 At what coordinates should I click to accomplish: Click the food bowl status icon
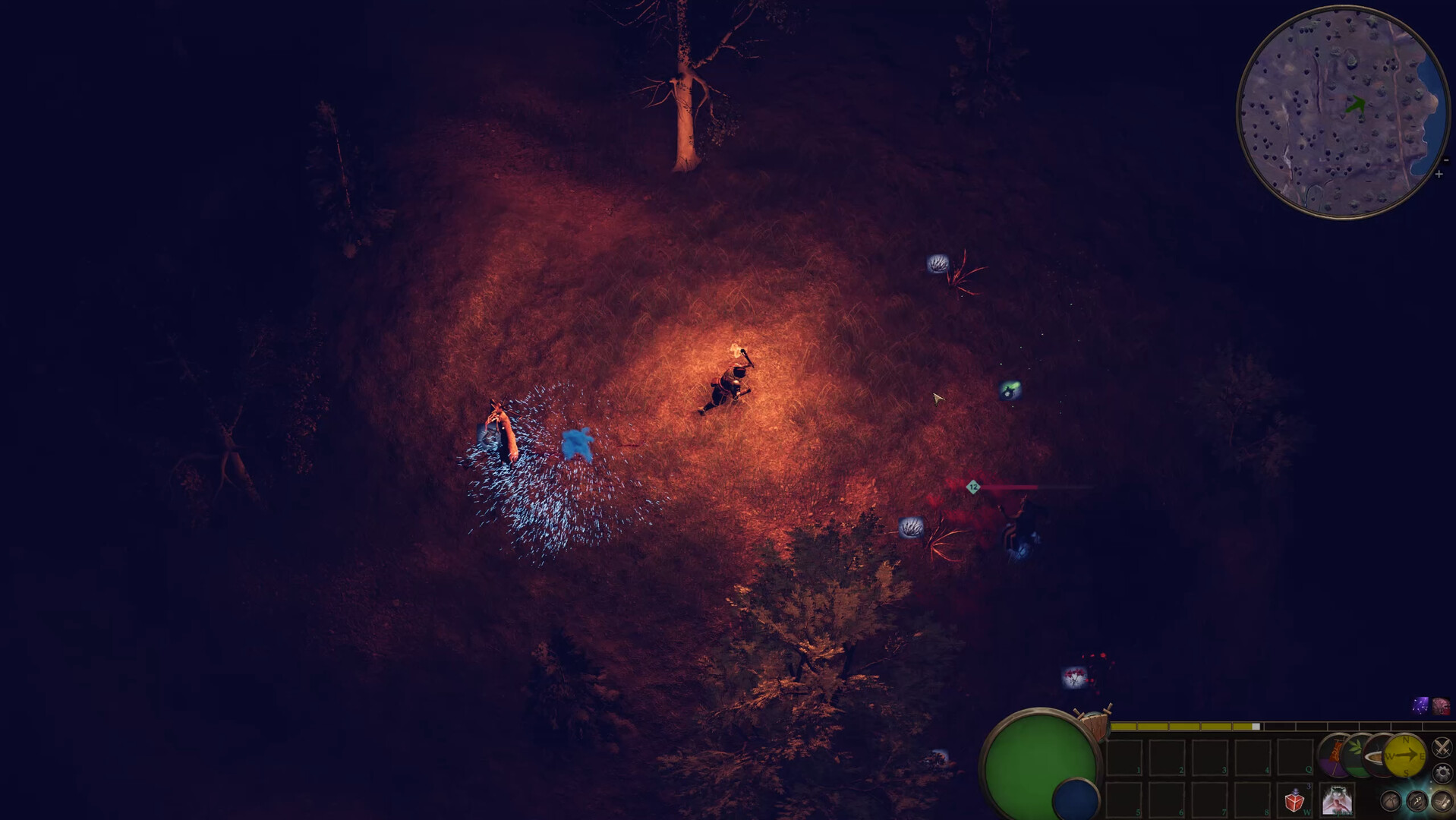(1377, 756)
